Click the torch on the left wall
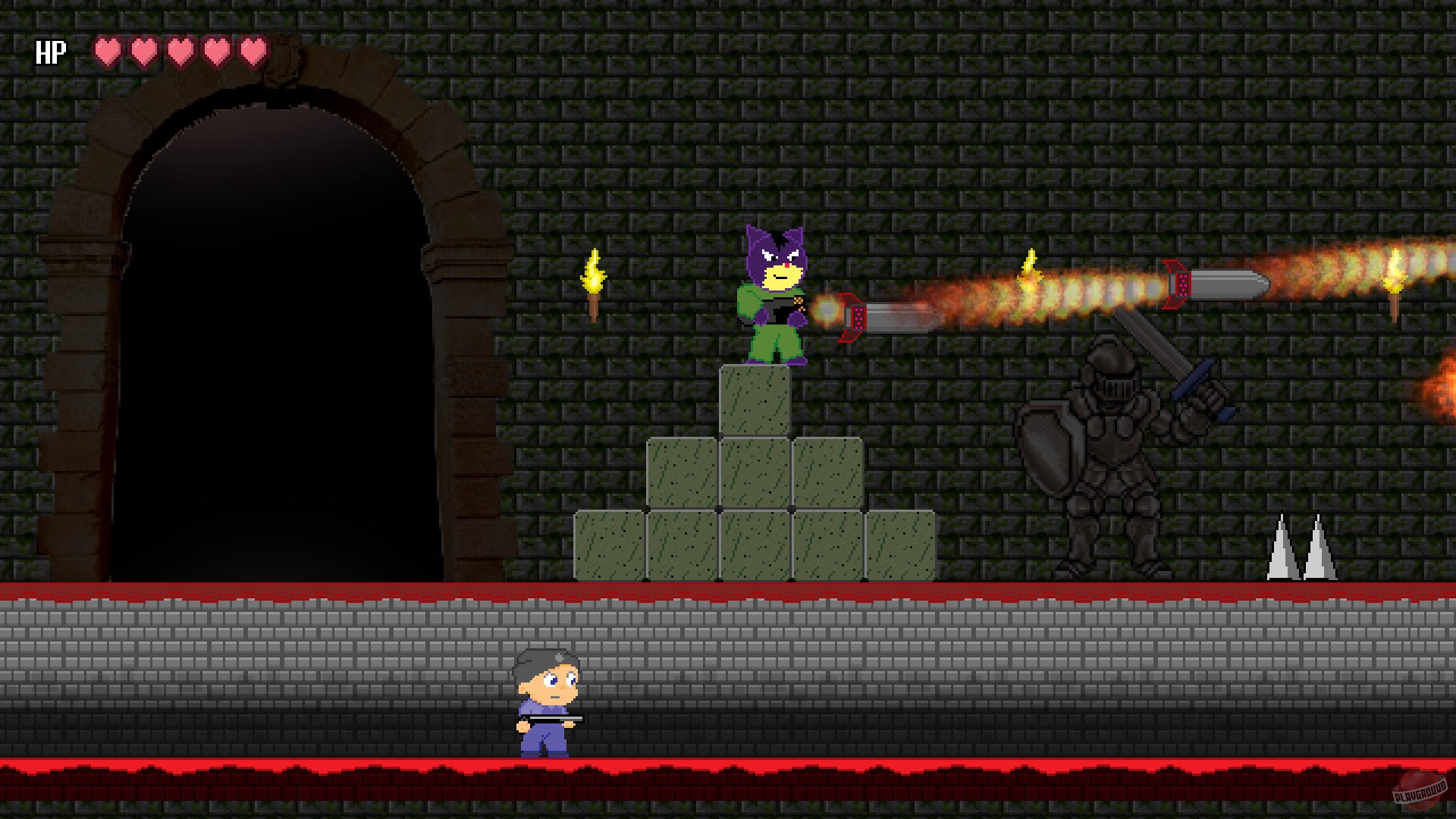 click(594, 284)
